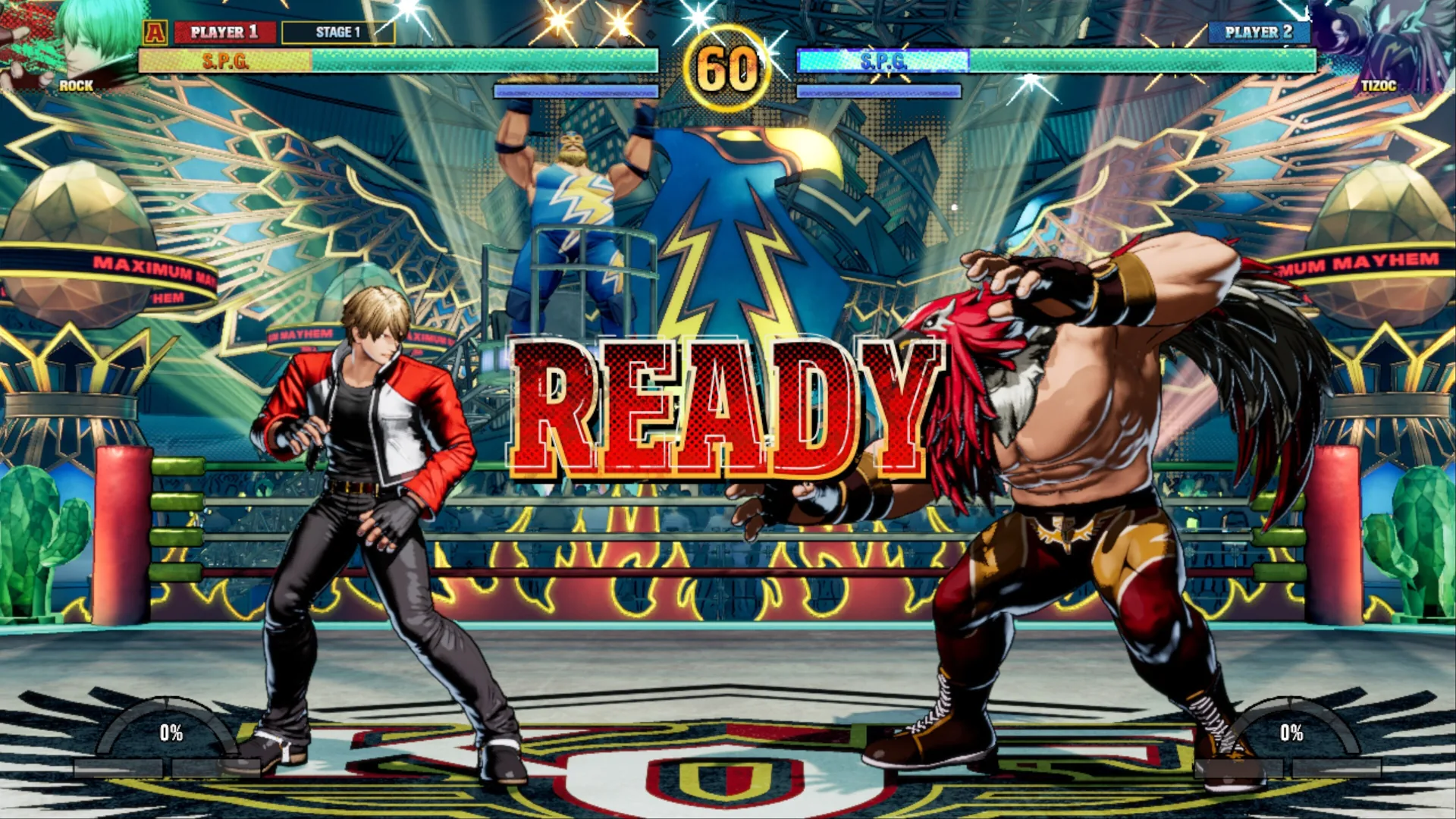The image size is (1456, 819).
Task: Expand Player 2's blue guard gauge
Action: 880,92
